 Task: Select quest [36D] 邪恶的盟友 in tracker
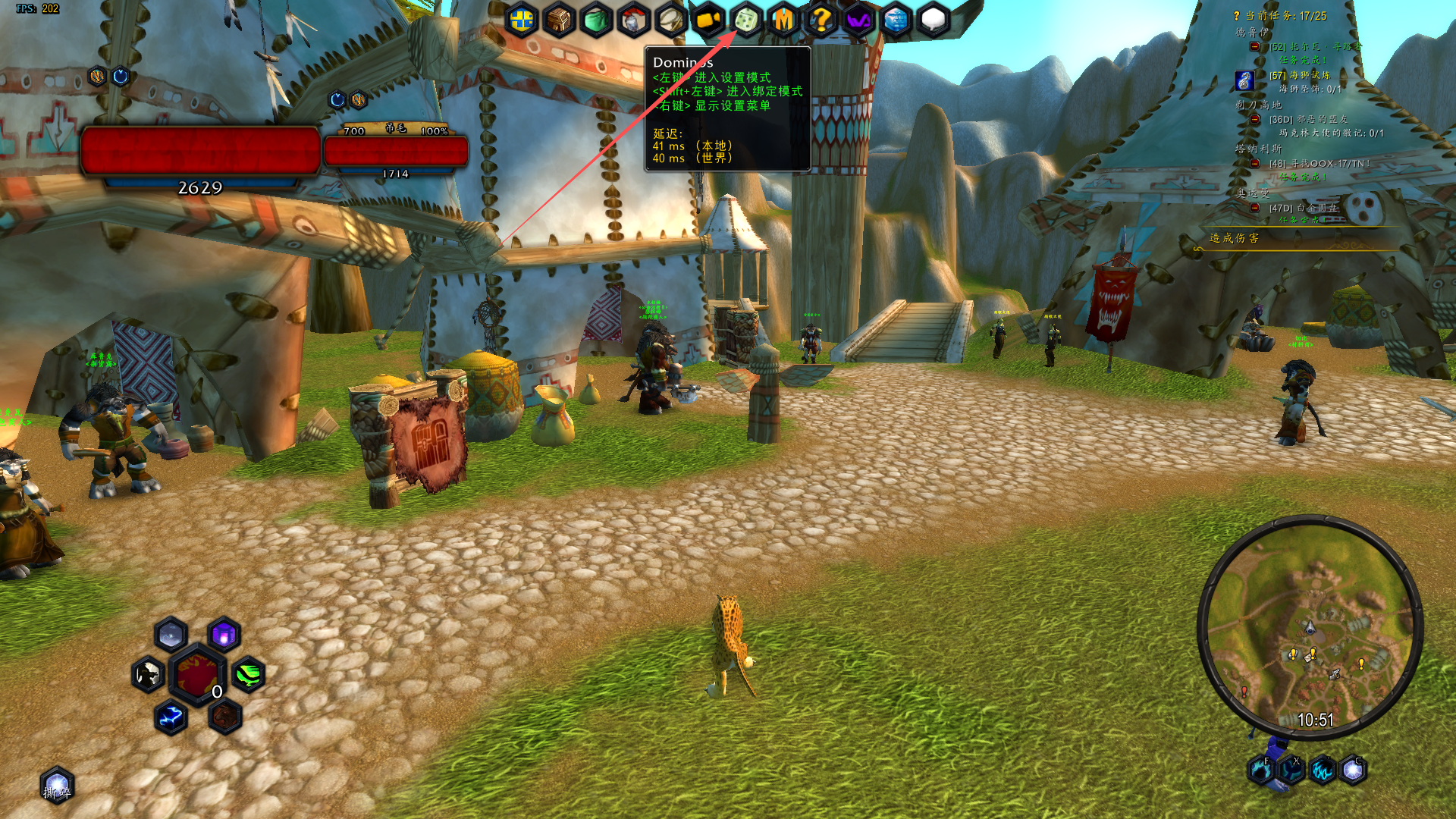click(1308, 119)
